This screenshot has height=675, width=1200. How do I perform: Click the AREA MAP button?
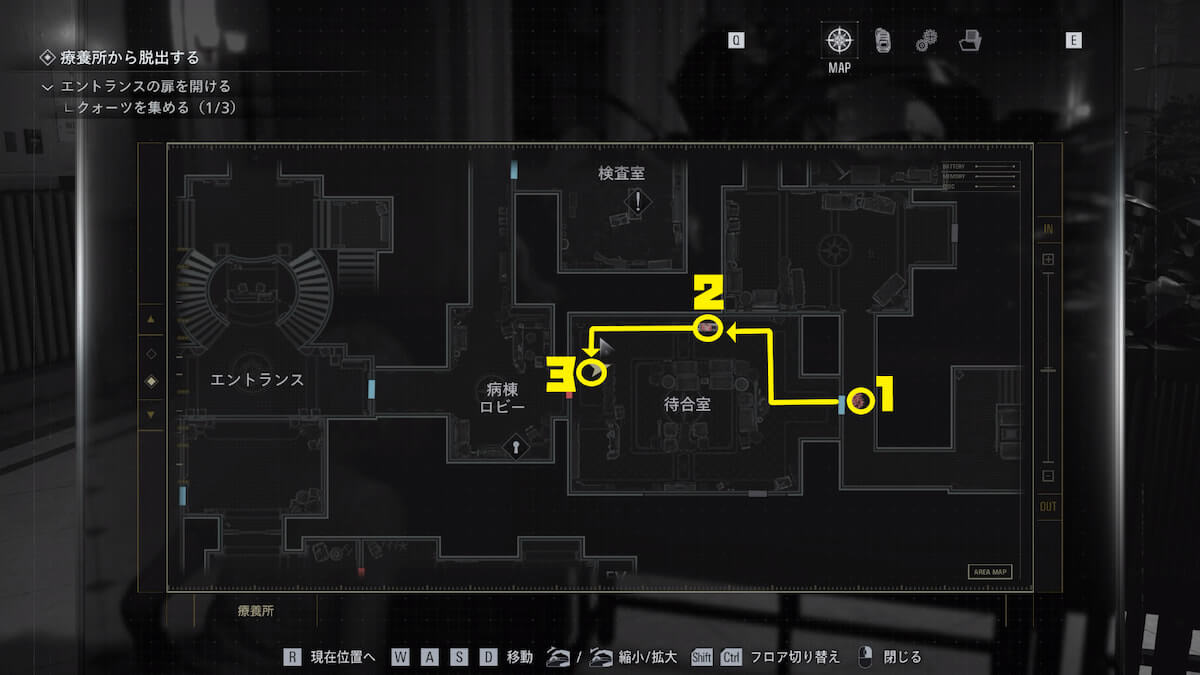(x=989, y=572)
